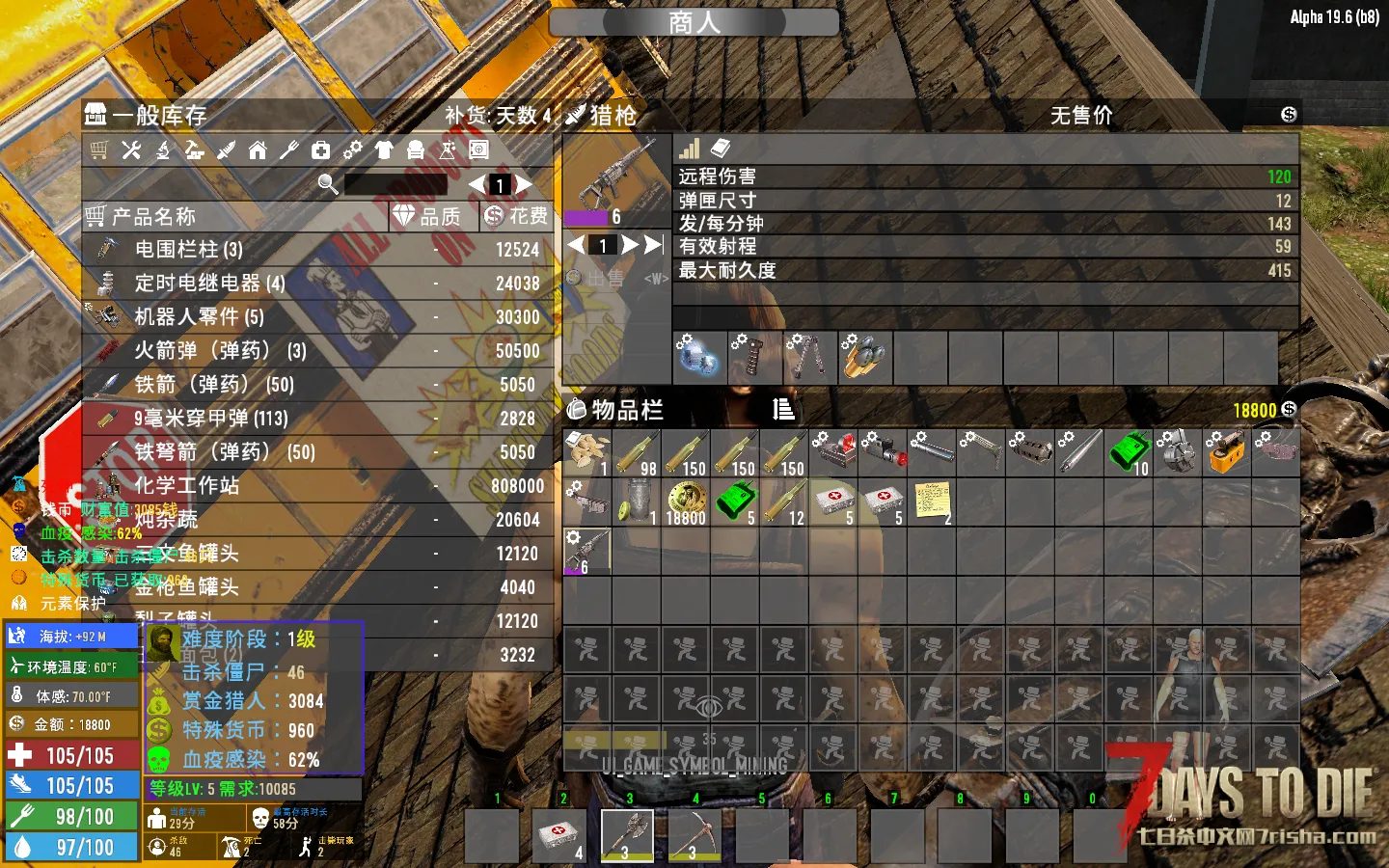Sort trader items by 花费 column
The width and height of the screenshot is (1389, 868).
(516, 217)
